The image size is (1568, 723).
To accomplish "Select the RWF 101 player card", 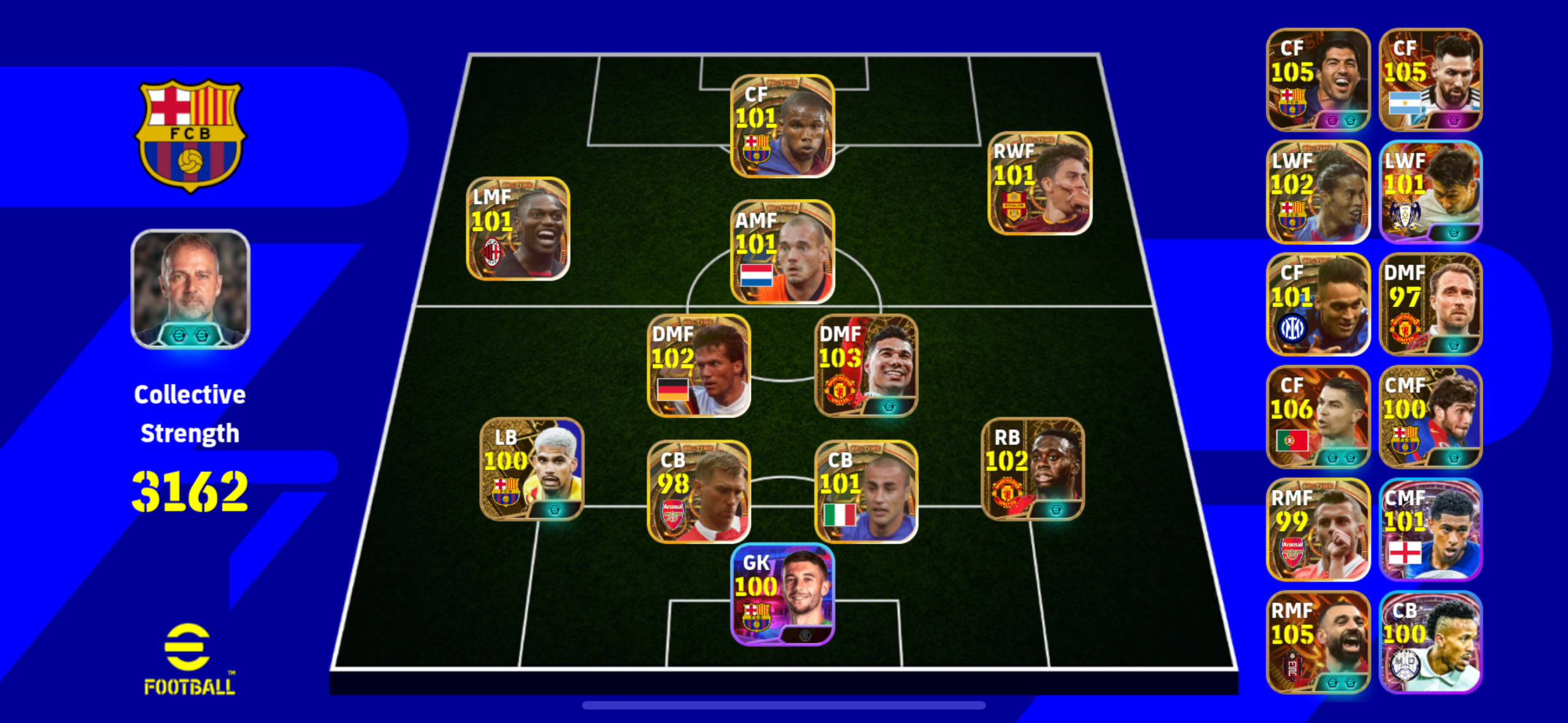I will 1039,183.
